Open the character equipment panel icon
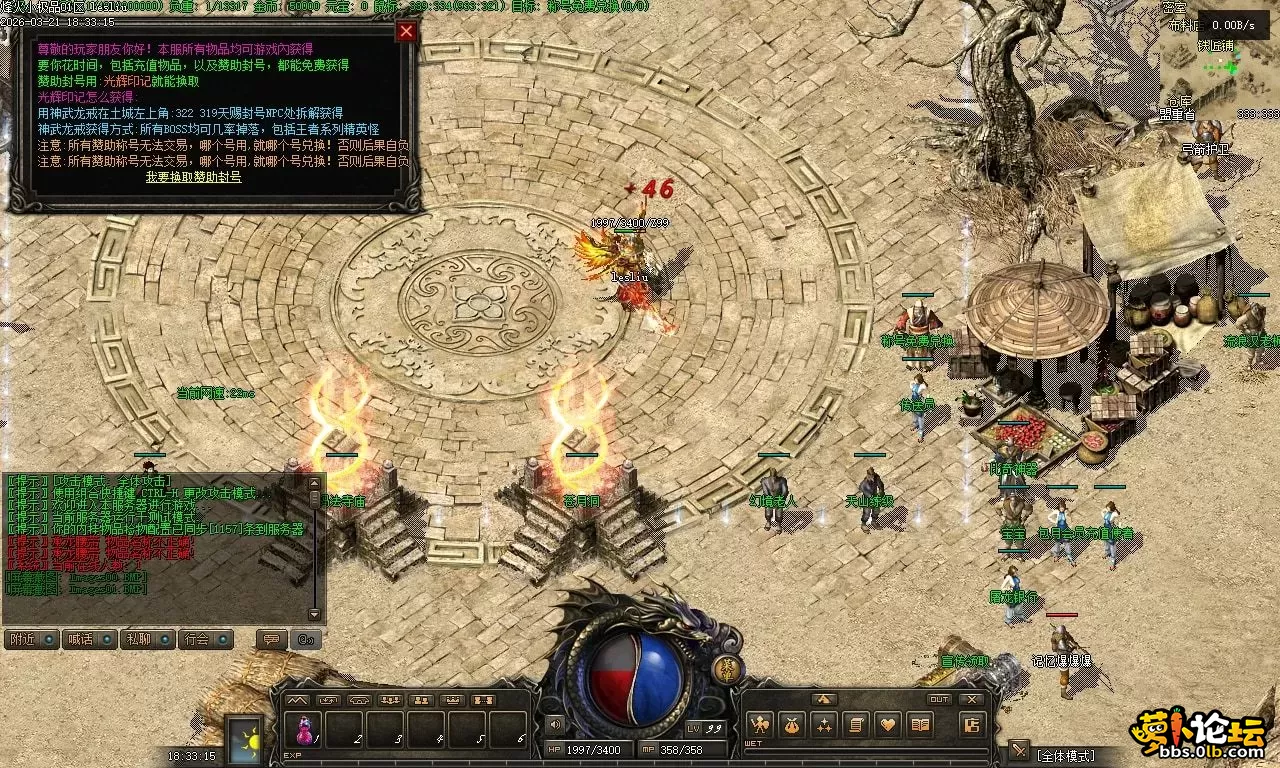Image resolution: width=1280 pixels, height=768 pixels. pyautogui.click(x=760, y=725)
